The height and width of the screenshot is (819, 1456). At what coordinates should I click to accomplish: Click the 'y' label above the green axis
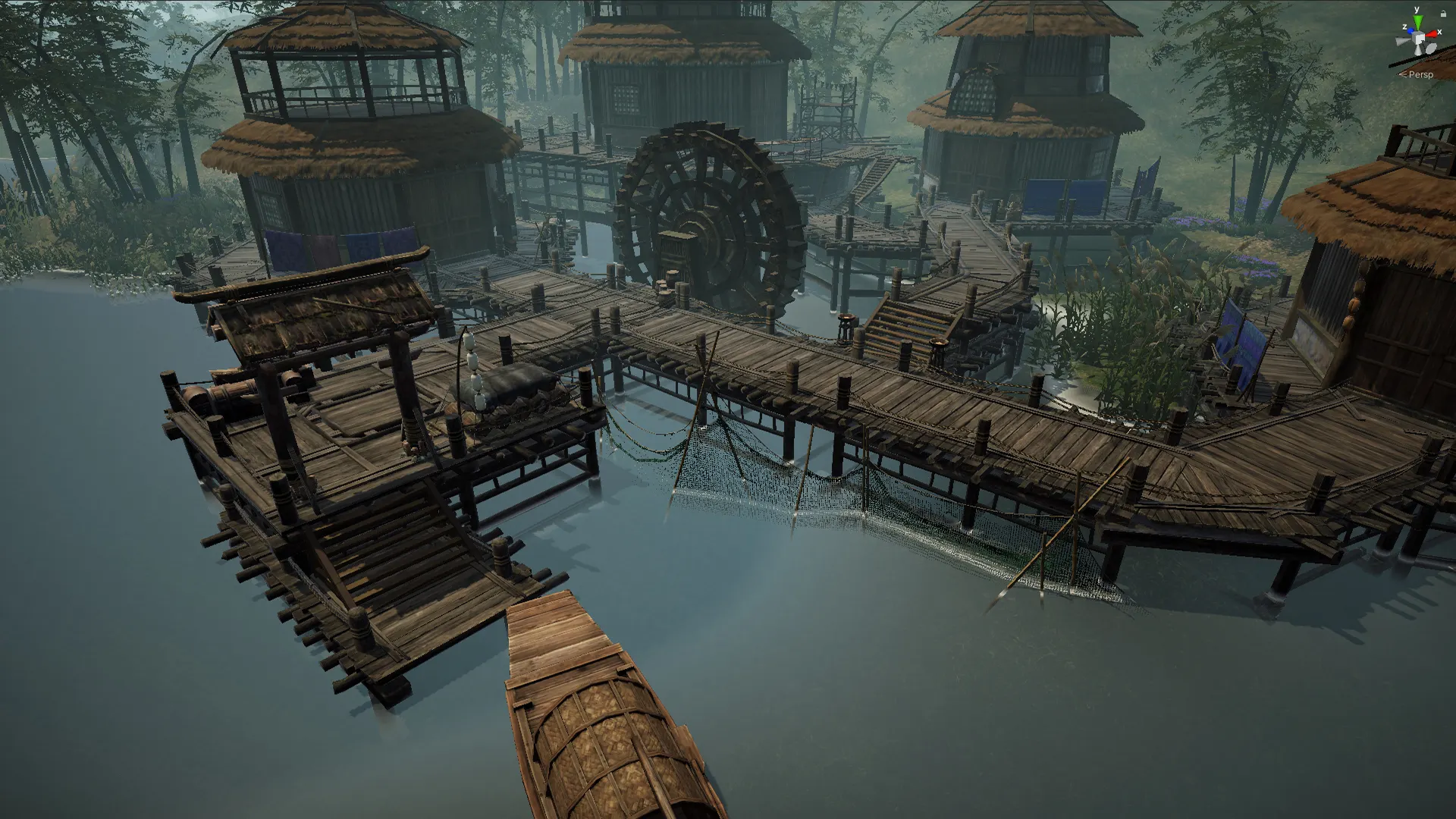(1417, 9)
